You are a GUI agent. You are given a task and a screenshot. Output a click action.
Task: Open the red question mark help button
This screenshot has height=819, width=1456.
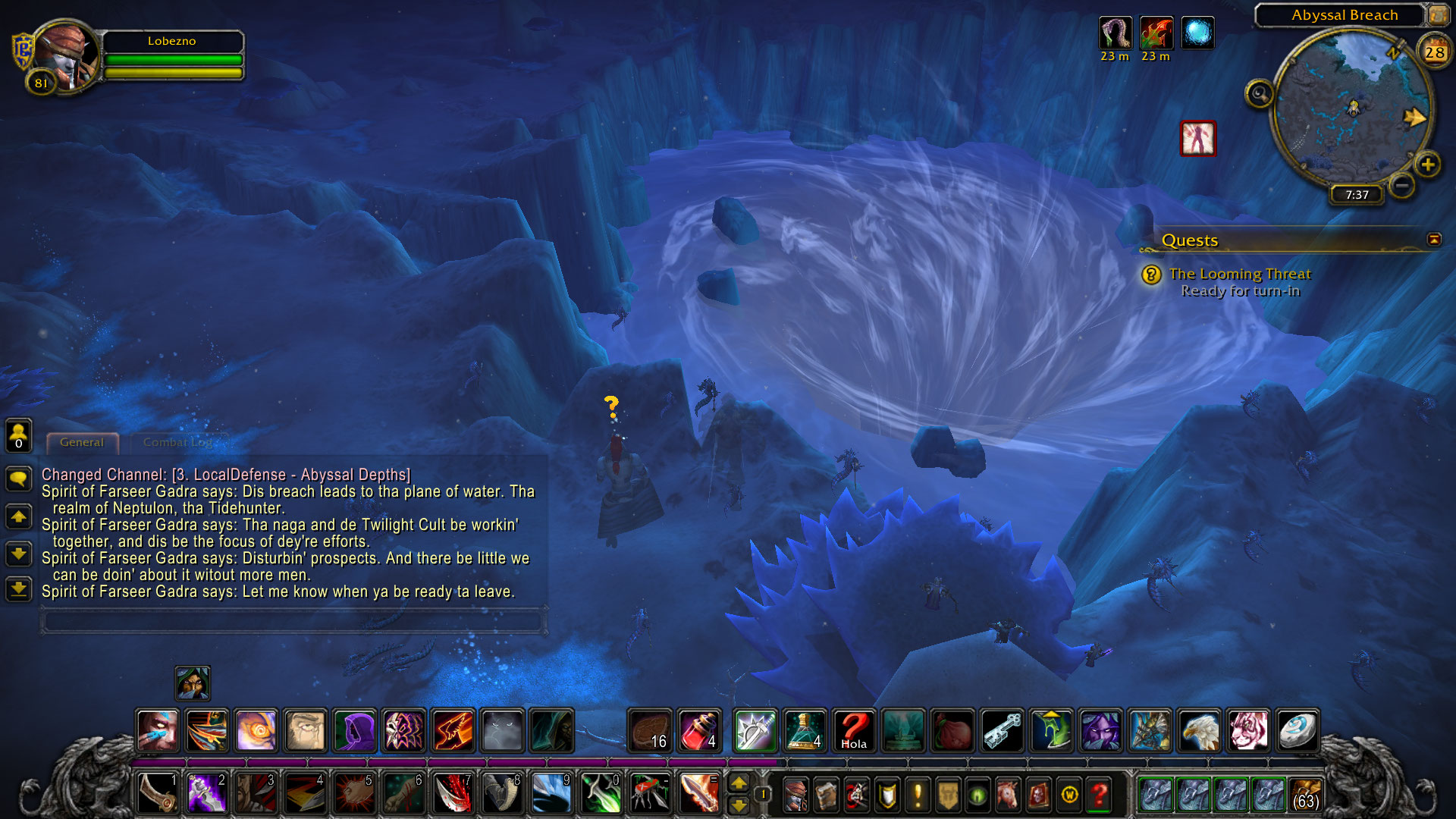pyautogui.click(x=1099, y=795)
